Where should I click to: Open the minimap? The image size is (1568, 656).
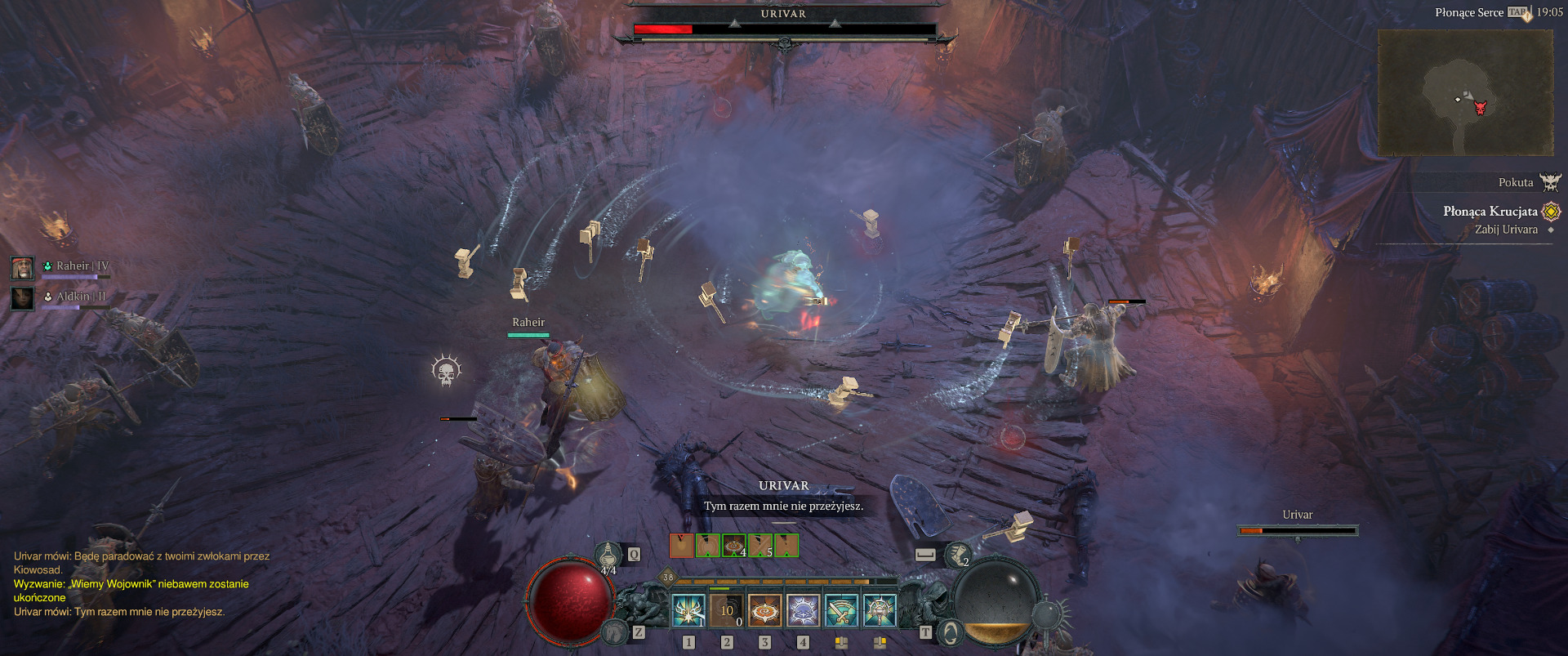point(1465,92)
